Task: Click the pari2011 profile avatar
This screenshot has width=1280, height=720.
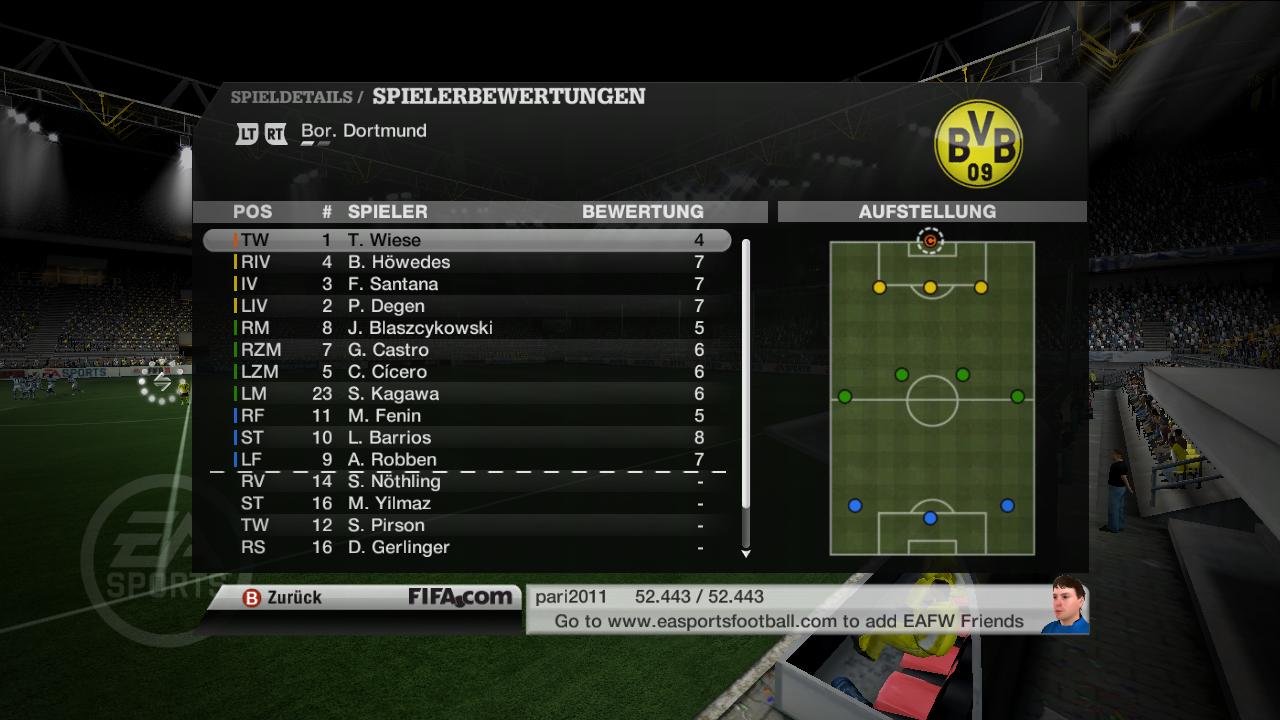Action: [x=1064, y=606]
